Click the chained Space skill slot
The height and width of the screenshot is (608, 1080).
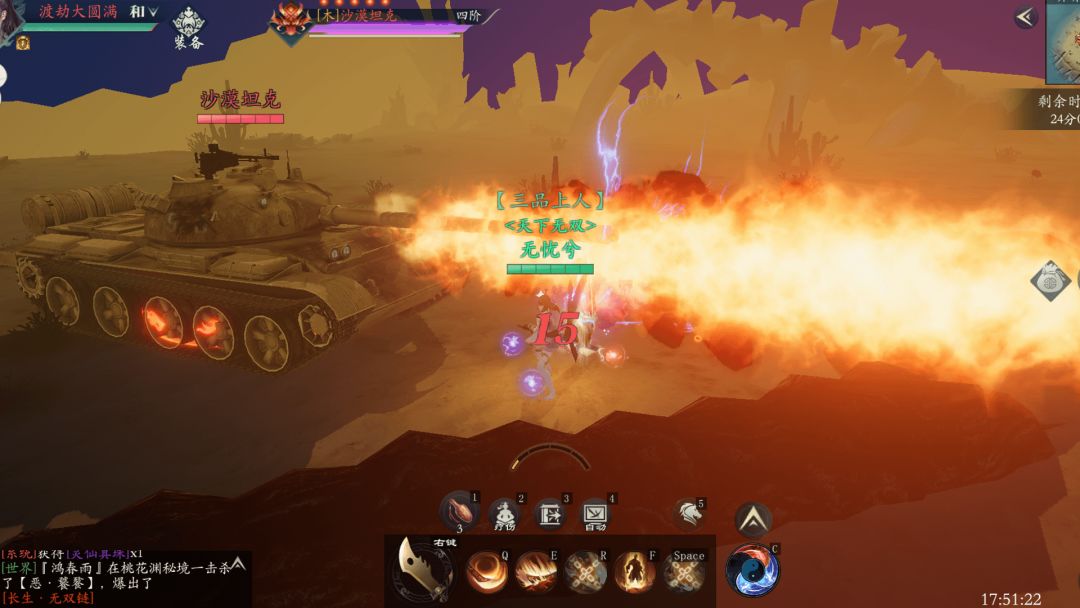click(684, 572)
